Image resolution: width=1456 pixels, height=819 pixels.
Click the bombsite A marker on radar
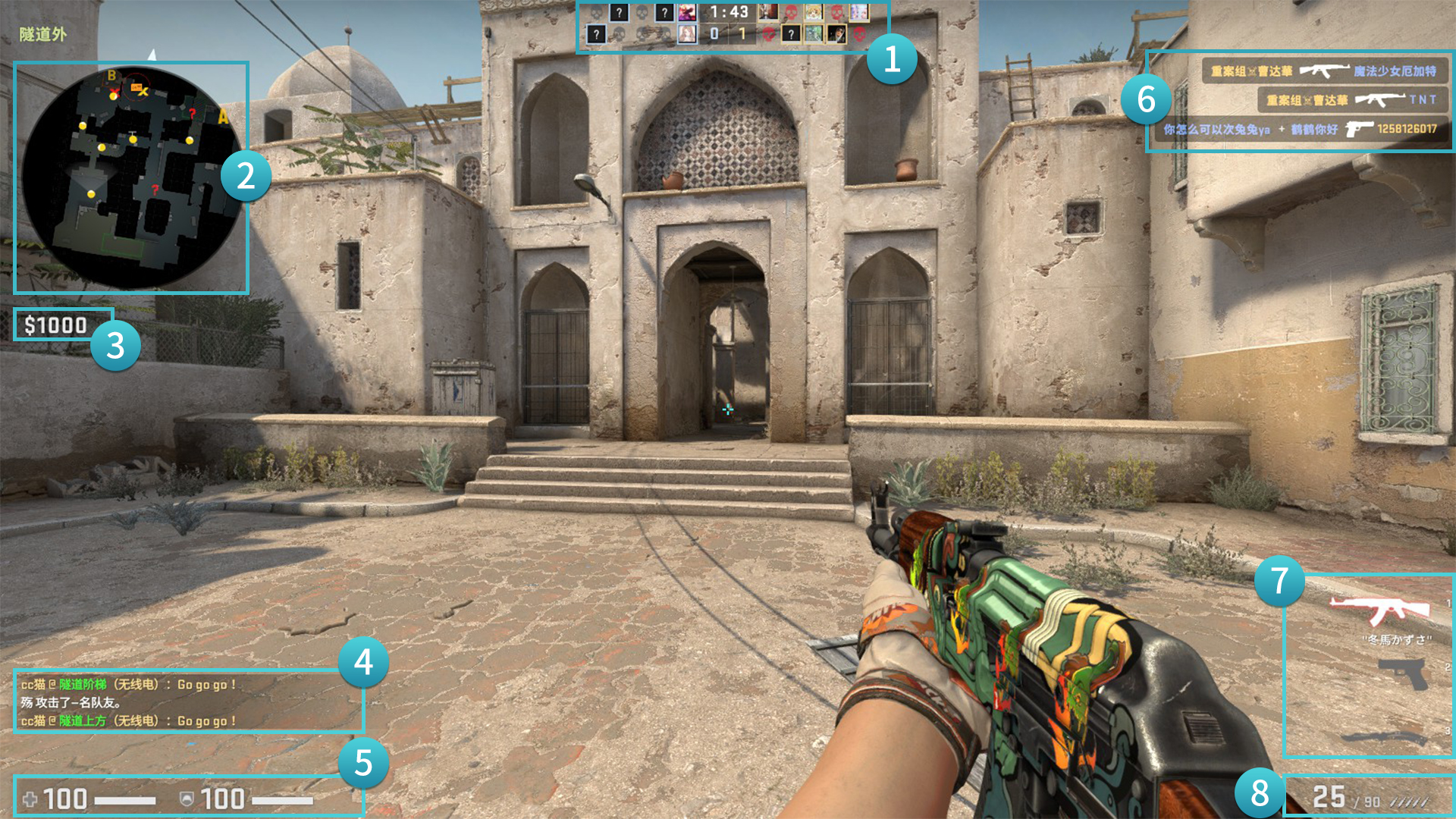point(223,117)
